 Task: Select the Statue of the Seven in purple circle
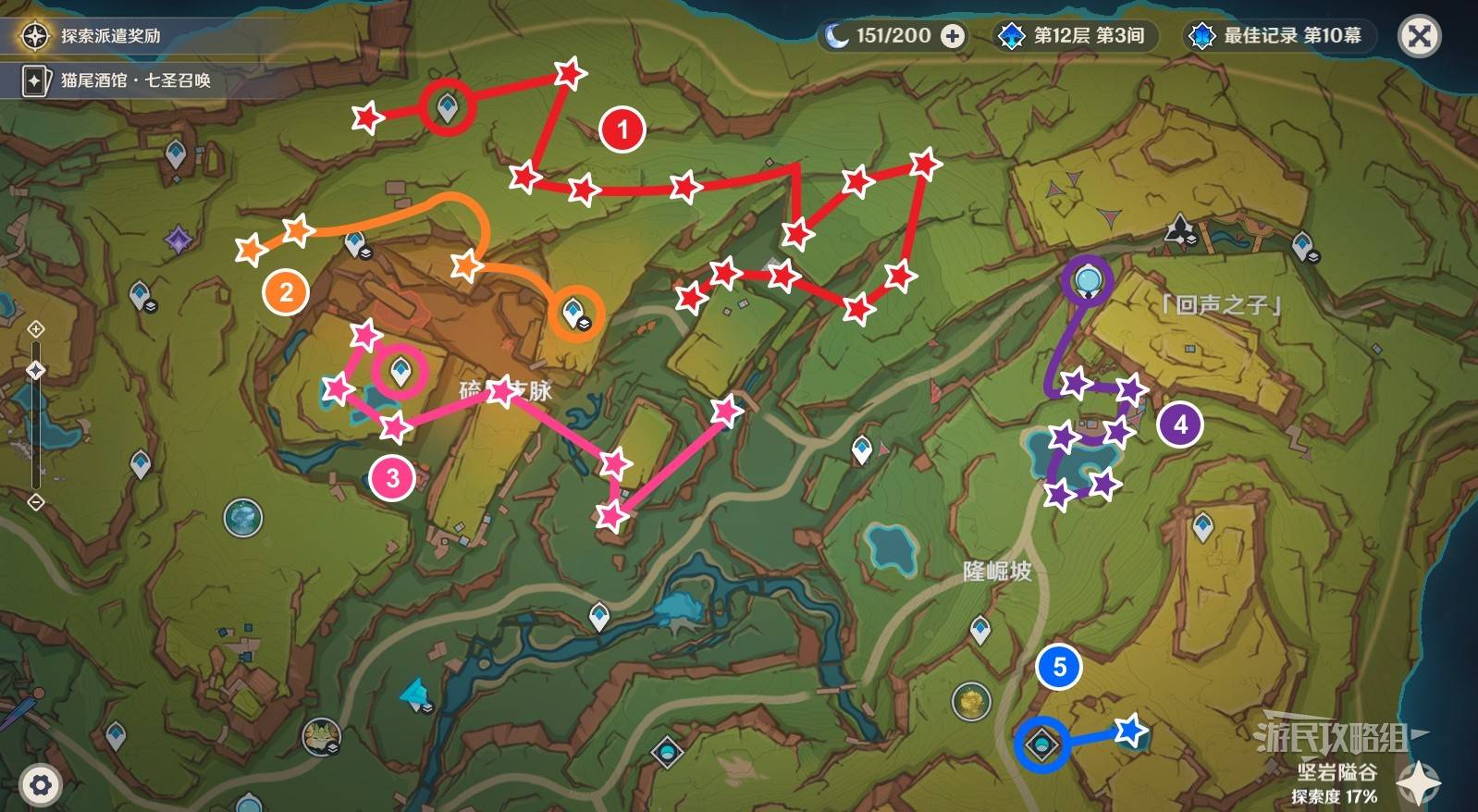1087,278
